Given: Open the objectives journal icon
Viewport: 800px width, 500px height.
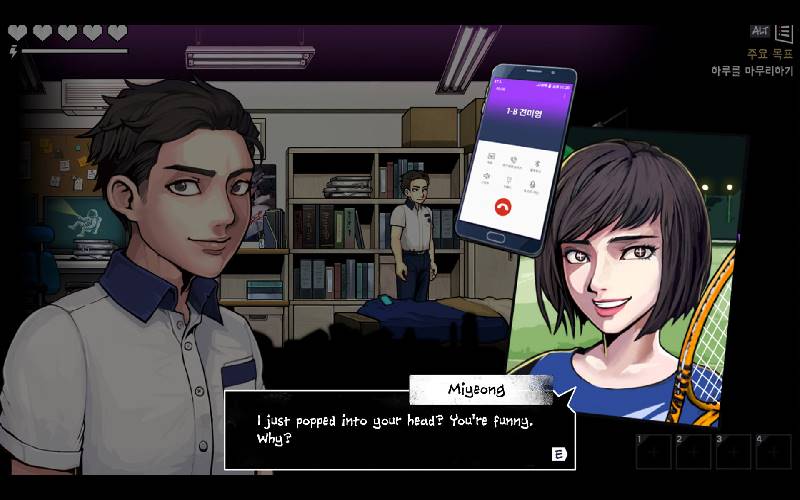Looking at the screenshot, I should 783,33.
